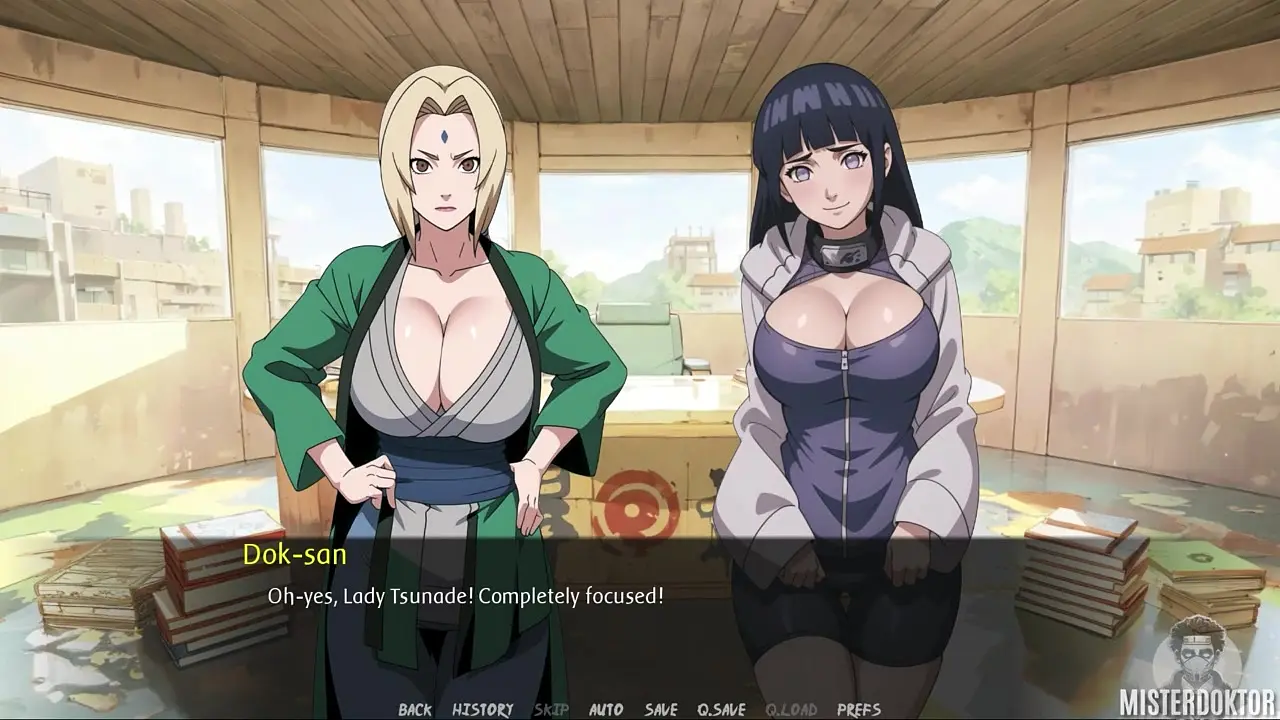Open the Prefs settings menu
Image resolution: width=1280 pixels, height=720 pixels.
tap(859, 709)
